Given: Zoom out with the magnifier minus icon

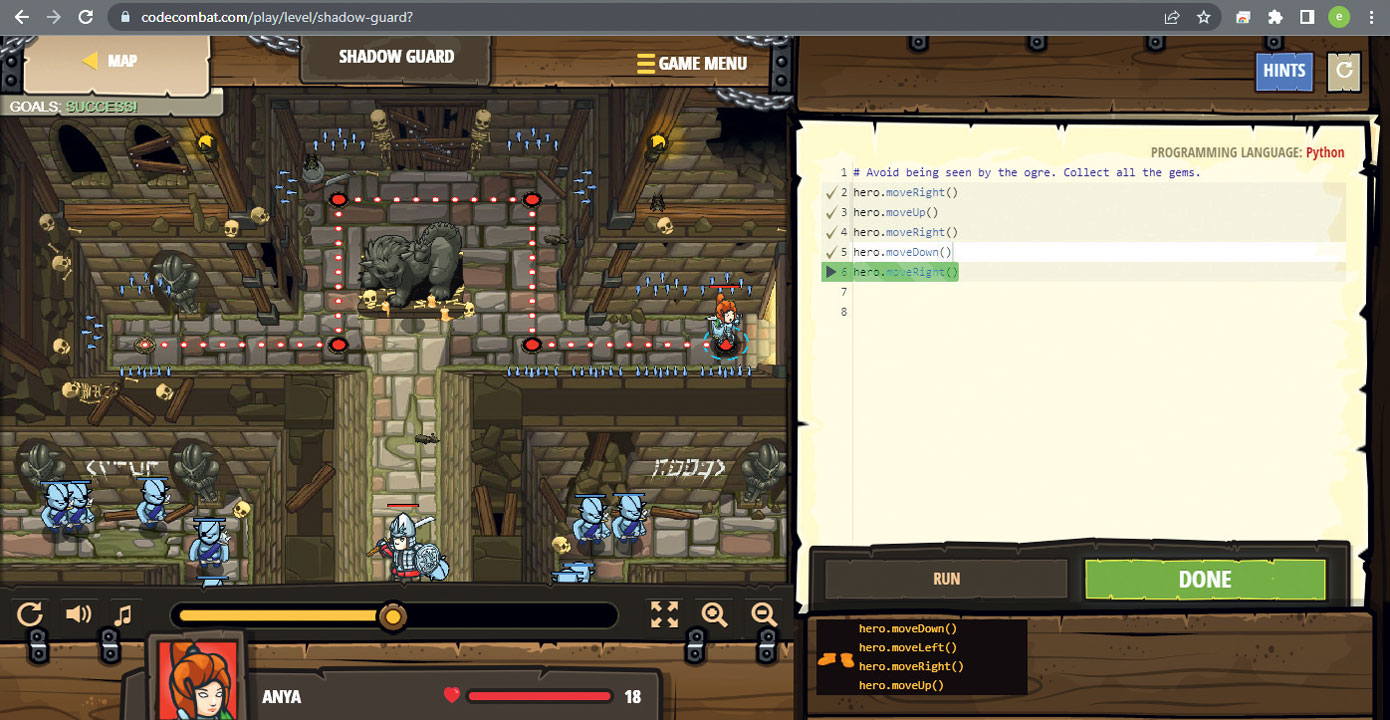Looking at the screenshot, I should click(764, 614).
